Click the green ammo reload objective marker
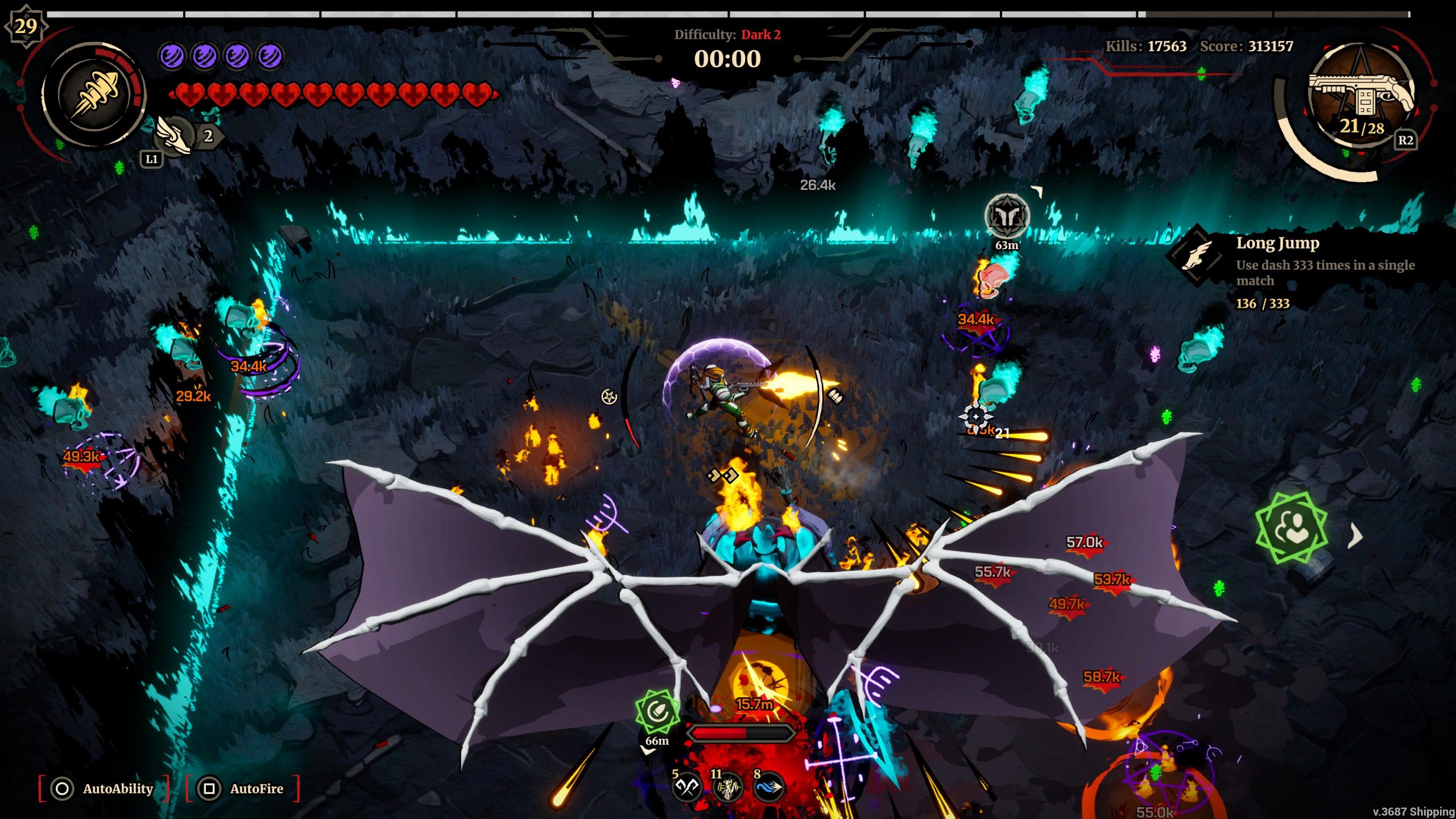 (x=657, y=712)
